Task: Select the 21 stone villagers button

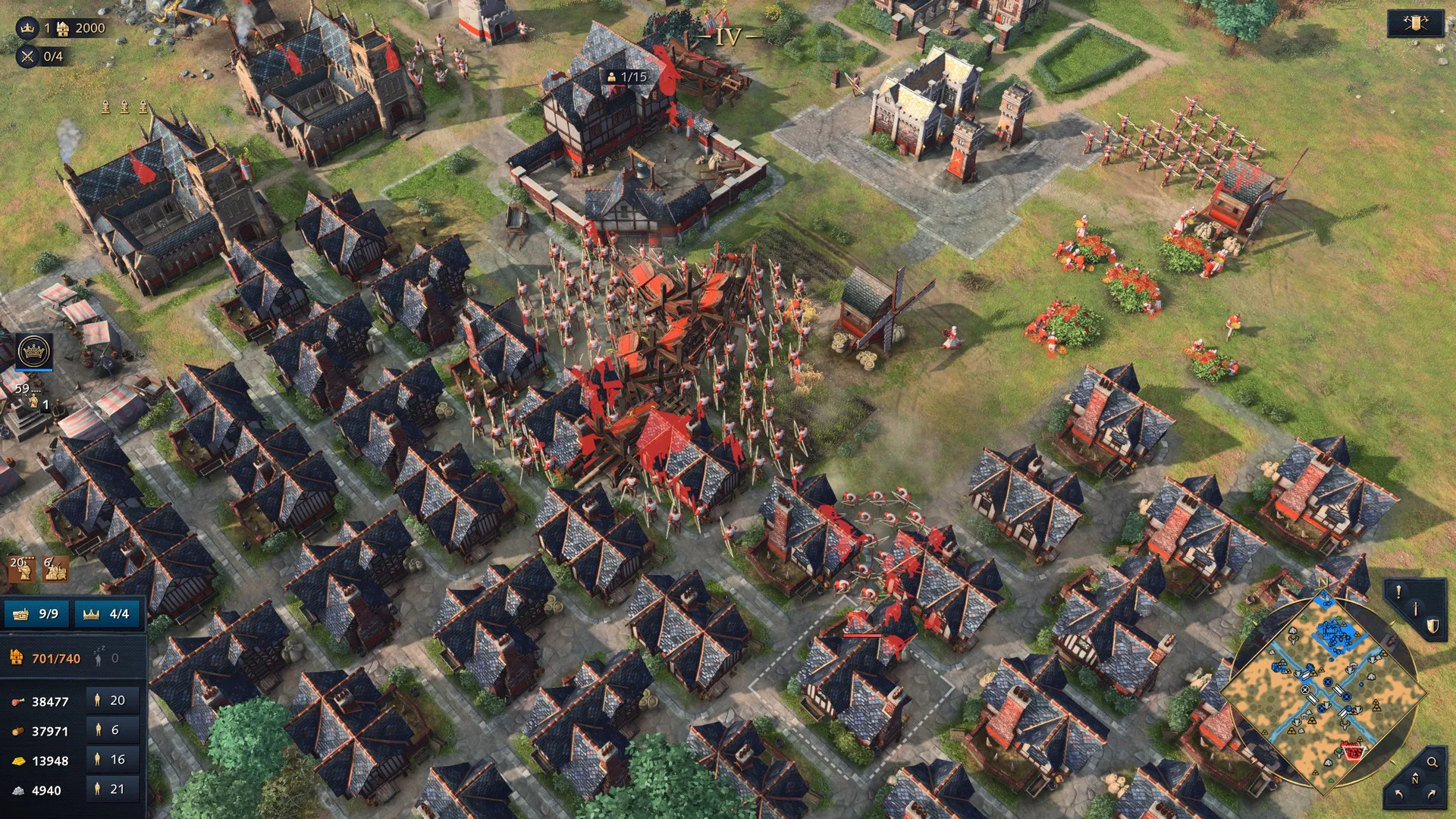Action: [x=111, y=789]
